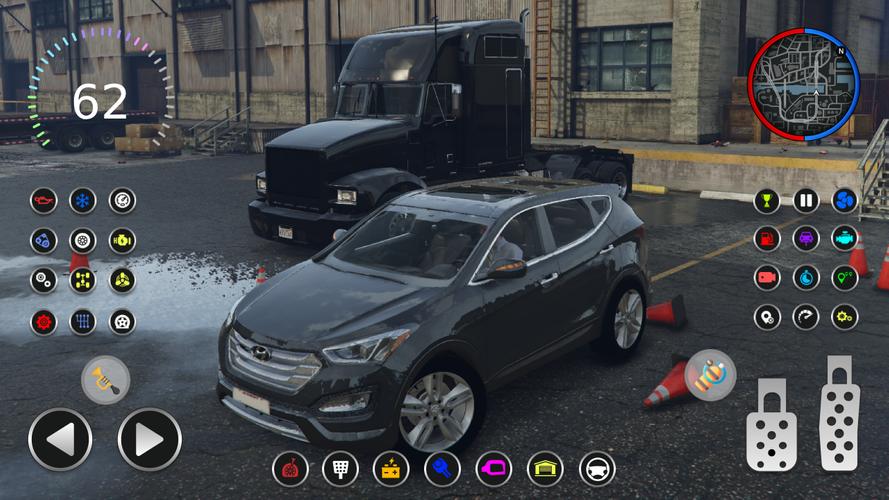Toggle the blue snowflake icon

[x=83, y=201]
